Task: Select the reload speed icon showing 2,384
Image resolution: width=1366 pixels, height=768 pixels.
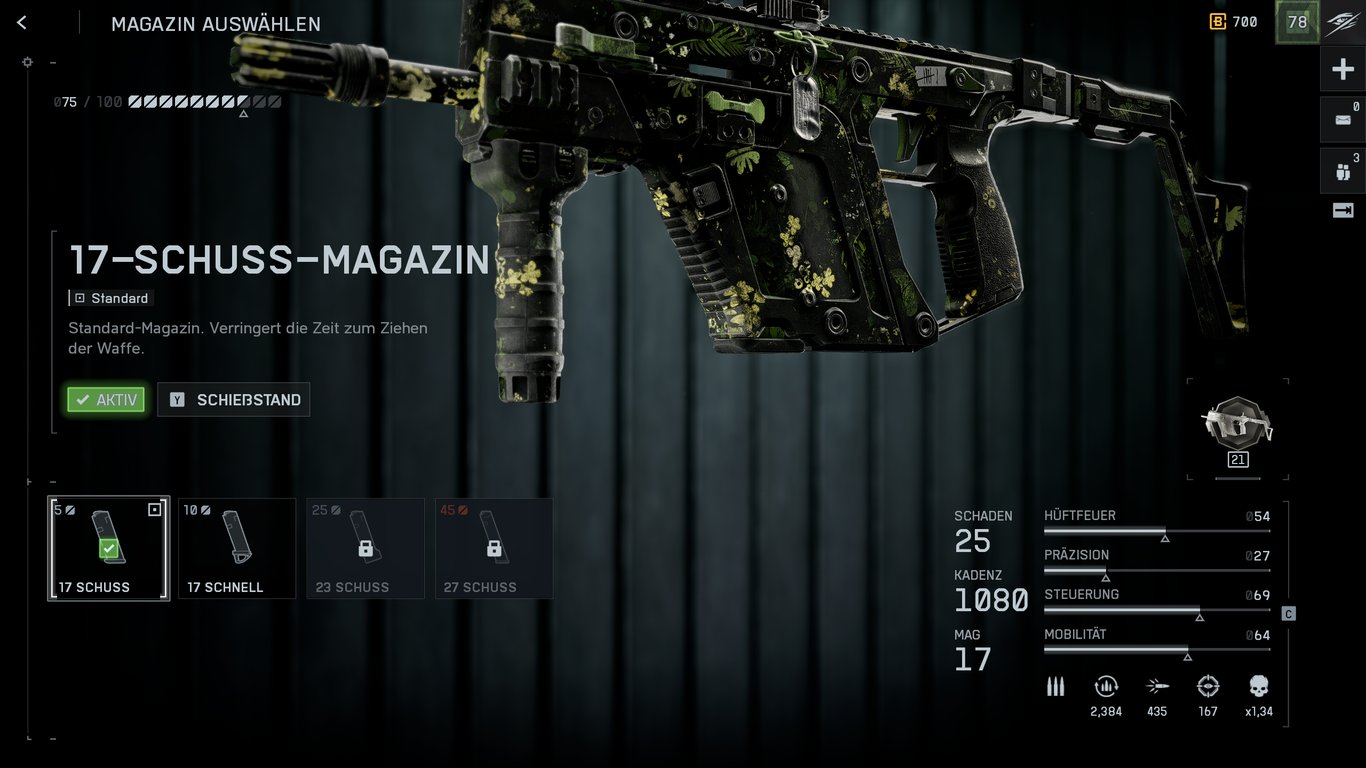Action: pyautogui.click(x=1106, y=686)
